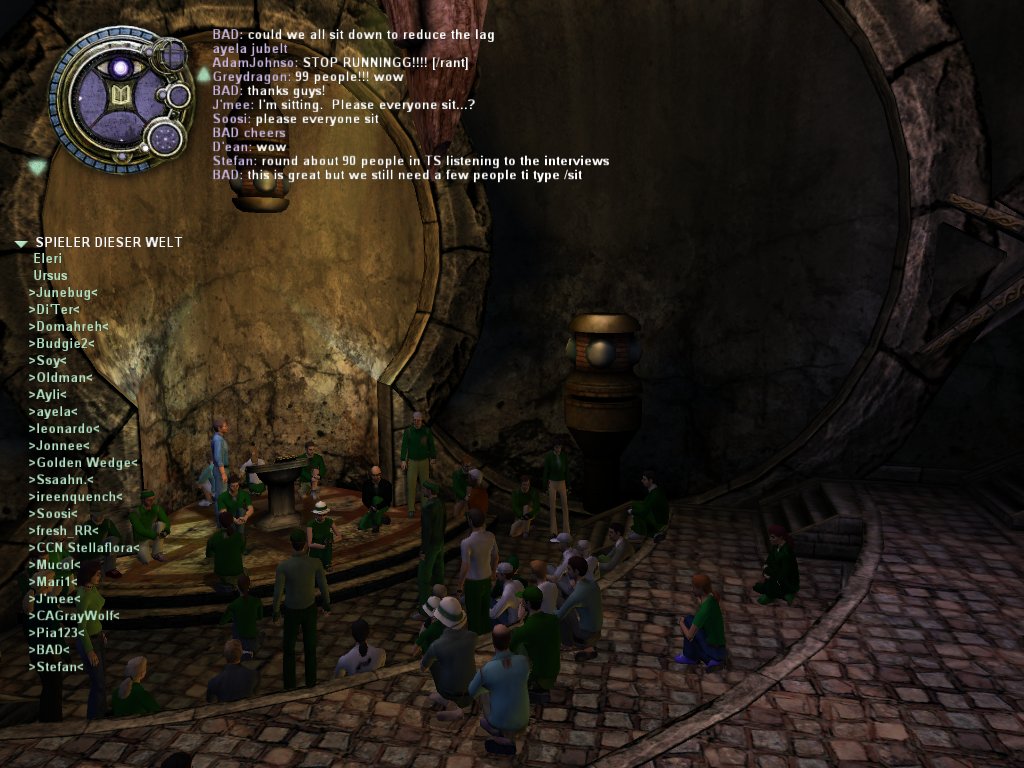Select player Ursus in the list
This screenshot has height=768, width=1024.
pos(50,275)
